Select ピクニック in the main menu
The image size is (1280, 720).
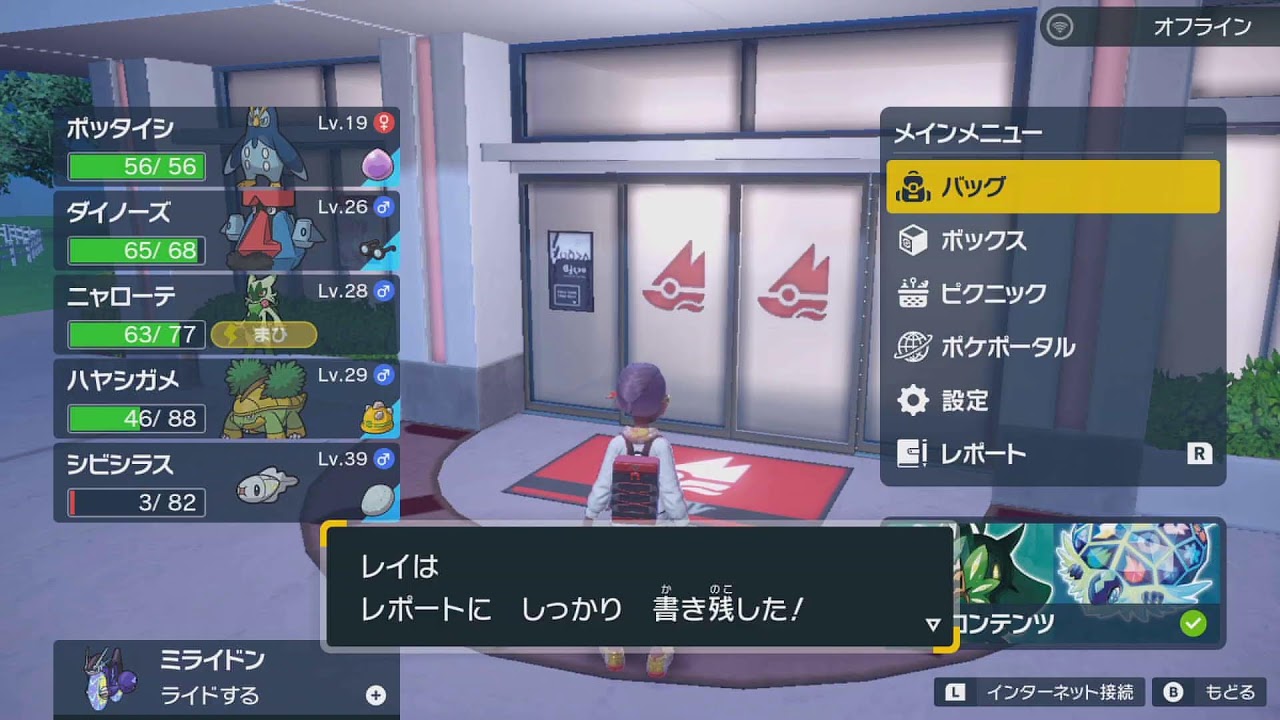[995, 293]
